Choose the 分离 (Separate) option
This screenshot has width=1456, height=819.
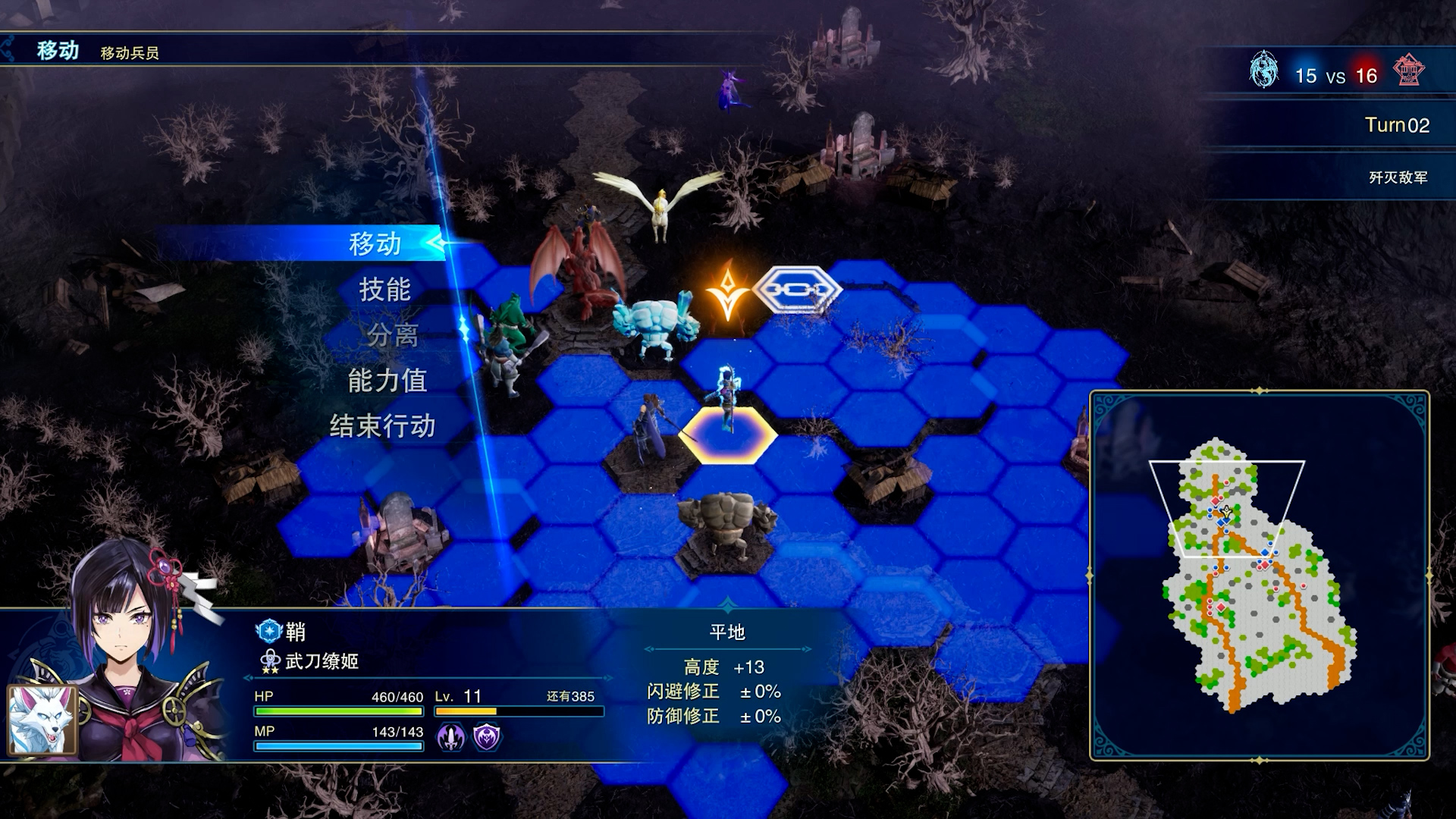(x=392, y=334)
